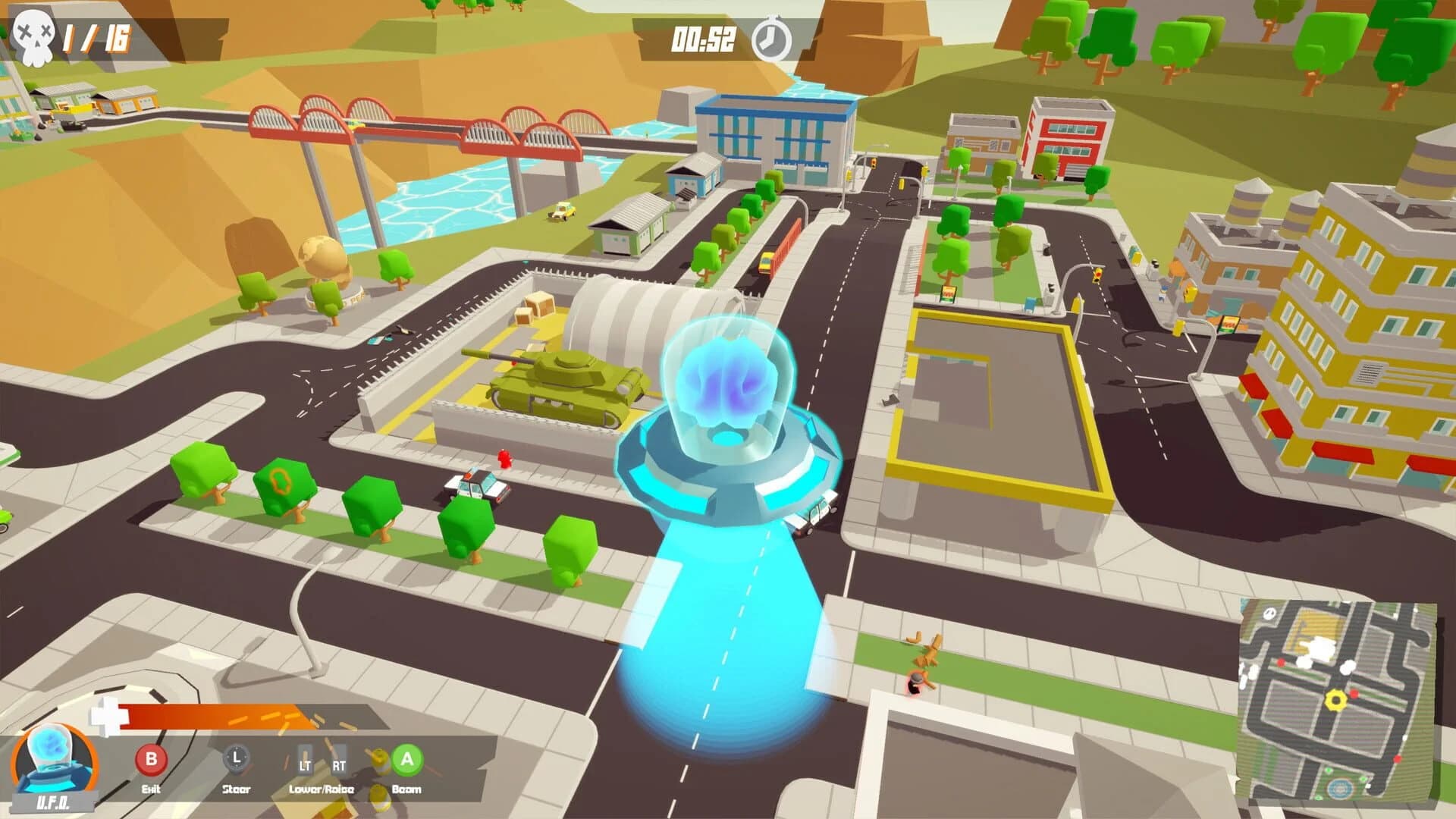Image resolution: width=1456 pixels, height=819 pixels.
Task: Click the Exit label under the B button
Action: [x=151, y=788]
